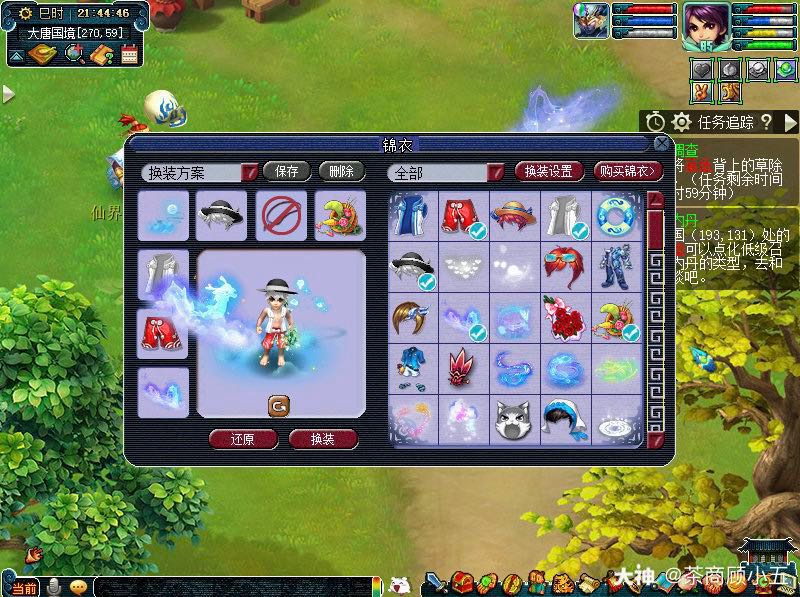This screenshot has height=597, width=800.
Task: Click the player character portrait
Action: coord(705,25)
